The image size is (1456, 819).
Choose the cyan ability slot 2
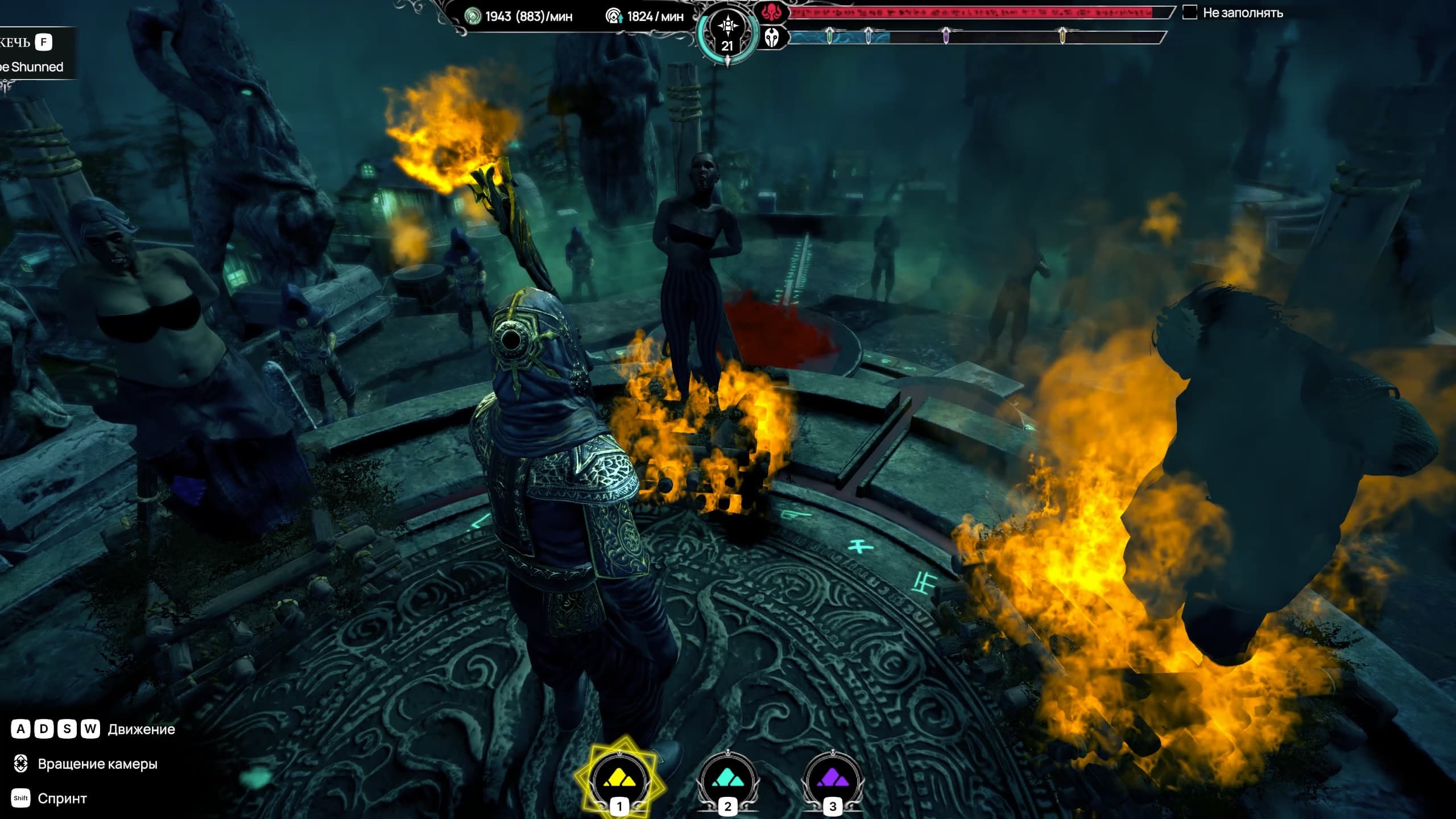727,778
